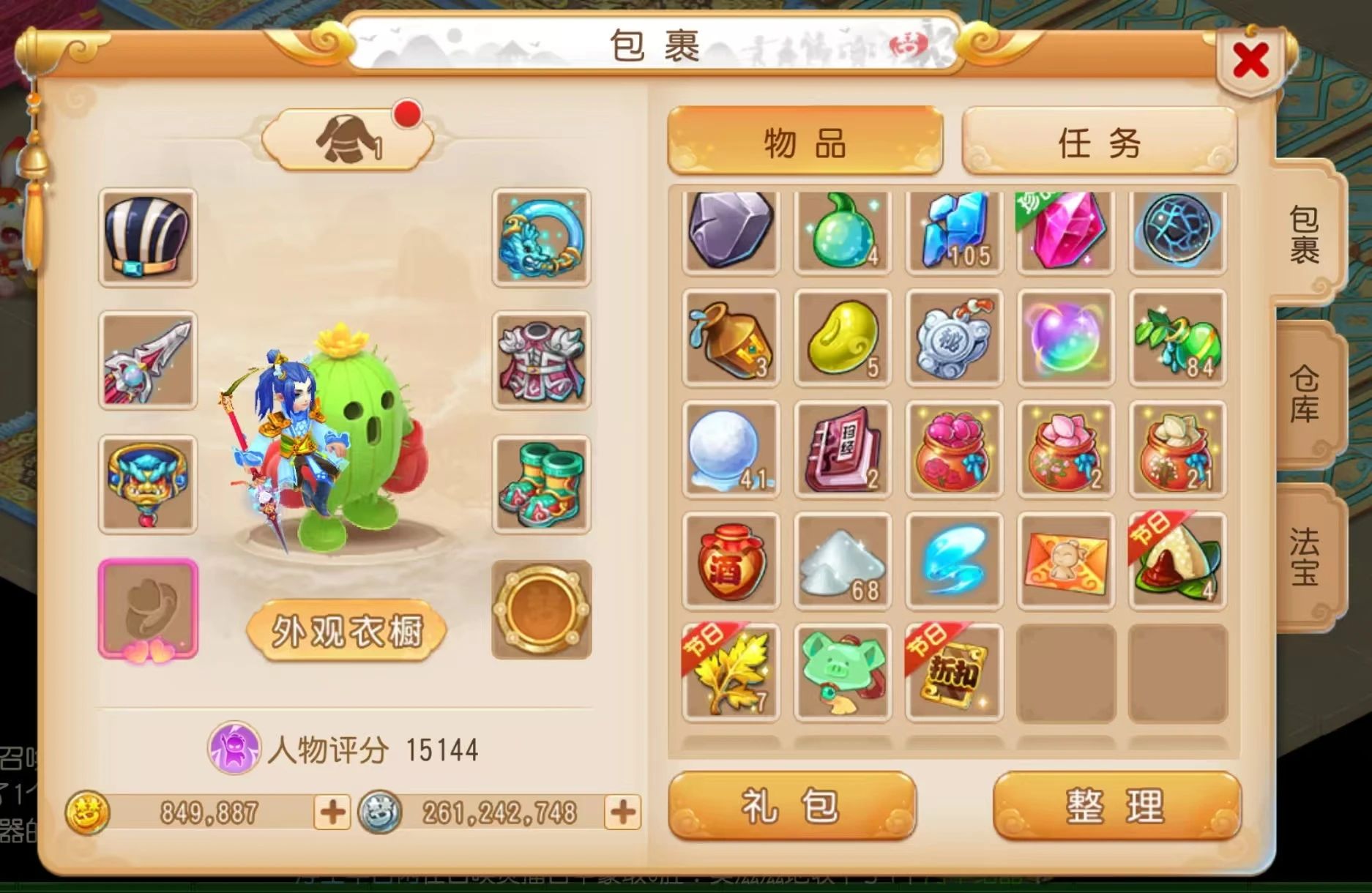Image resolution: width=1372 pixels, height=893 pixels.
Task: Select the festival zongzi rice dumpling item
Action: click(1177, 560)
